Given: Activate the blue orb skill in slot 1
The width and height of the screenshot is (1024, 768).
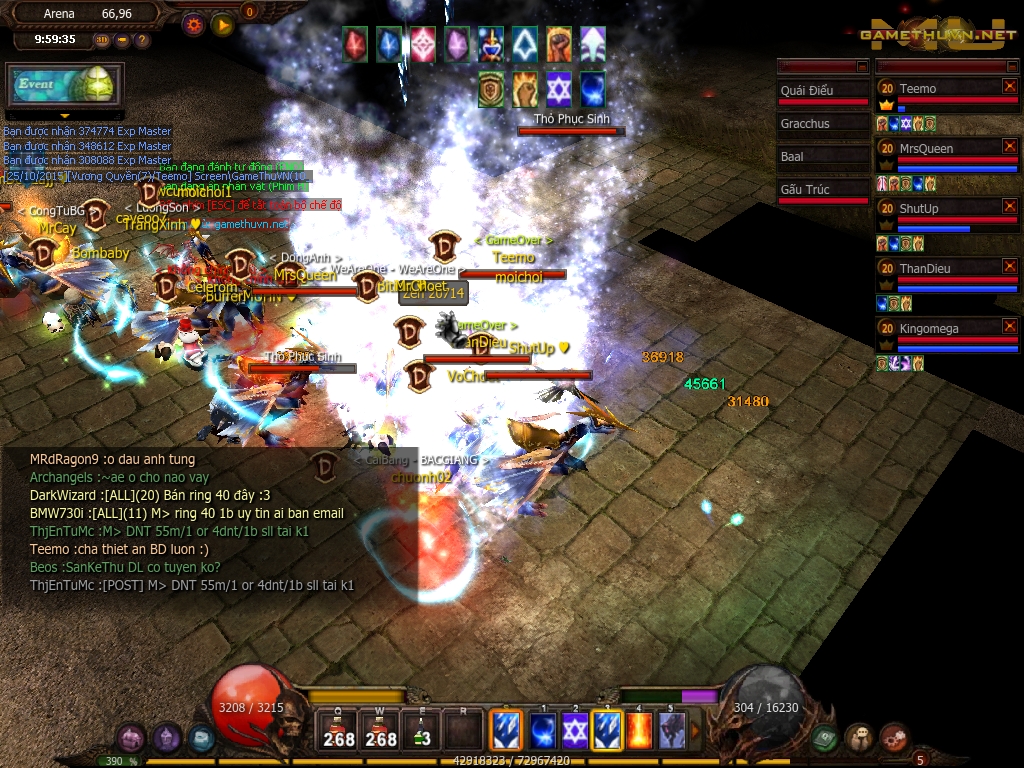Looking at the screenshot, I should [x=543, y=730].
